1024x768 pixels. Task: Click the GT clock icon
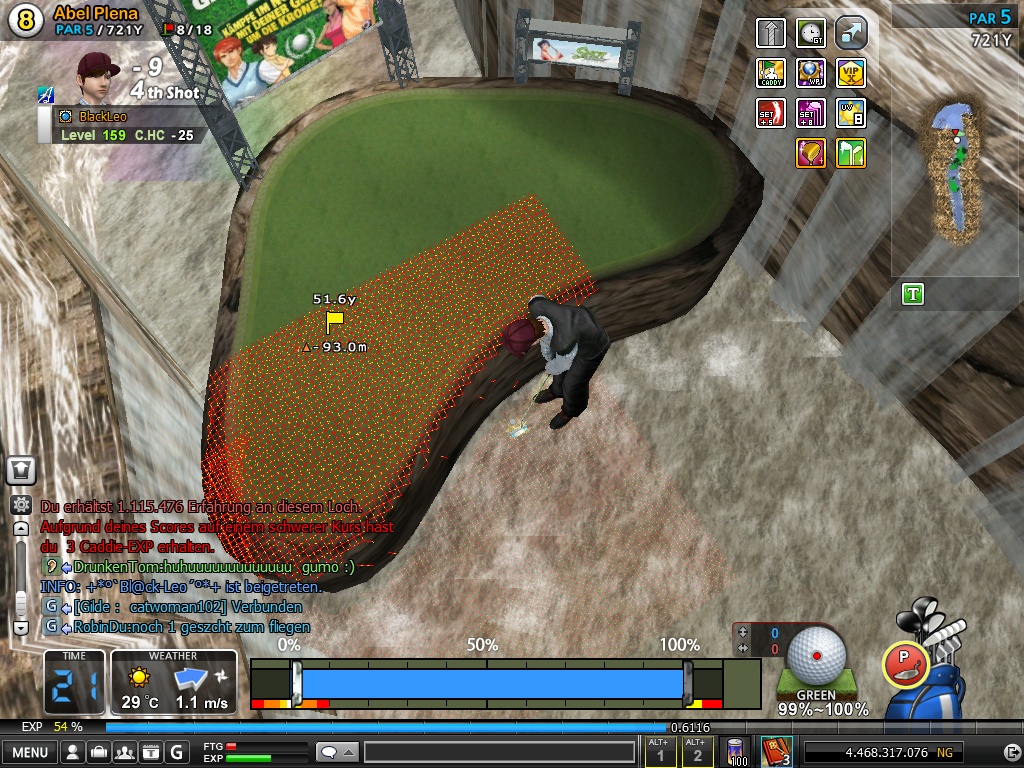(x=811, y=33)
